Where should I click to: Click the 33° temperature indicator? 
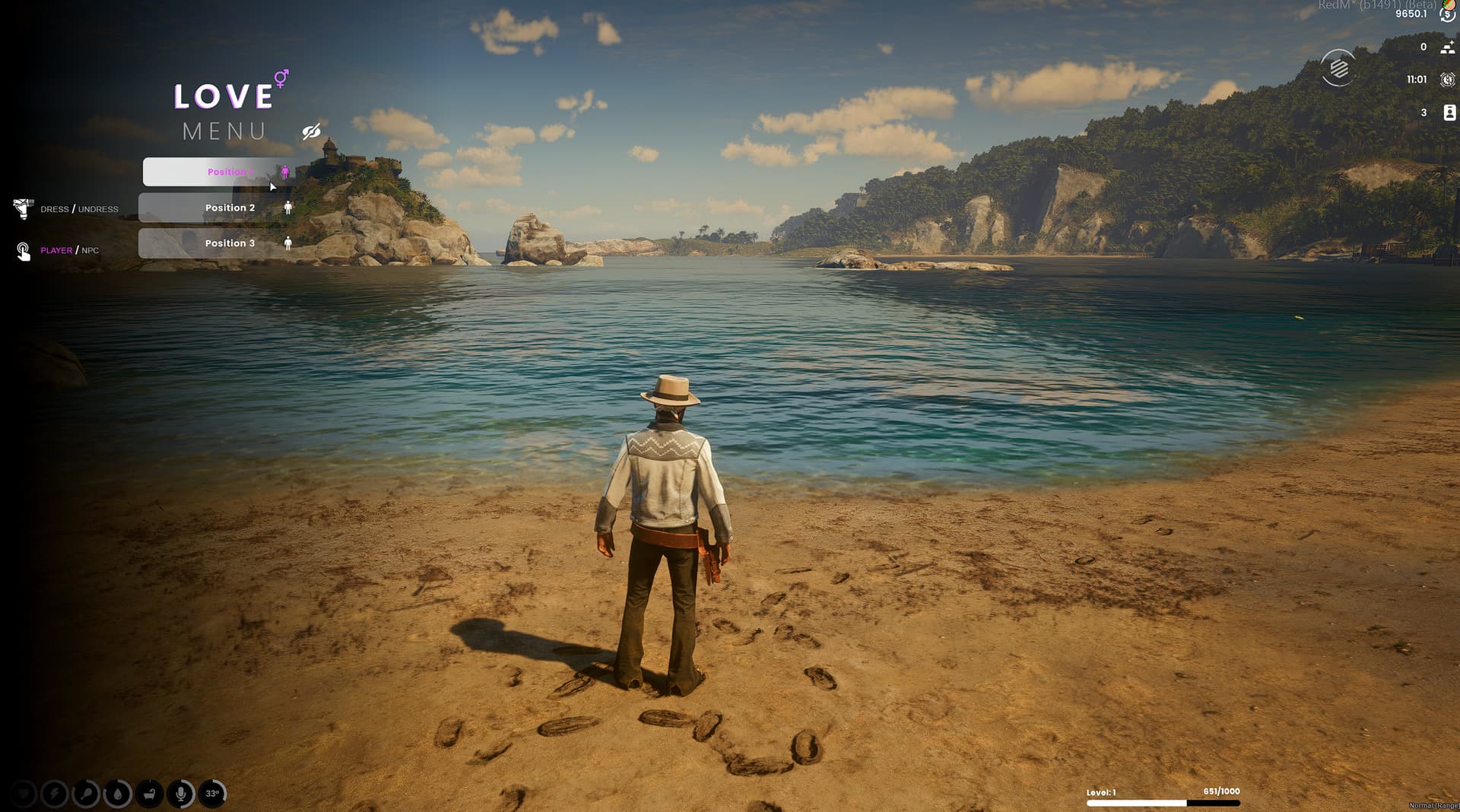[213, 794]
